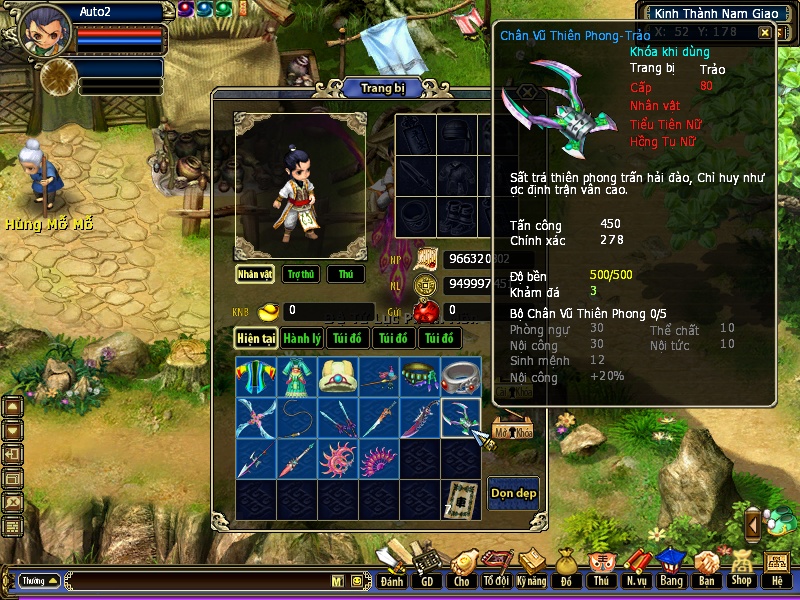This screenshot has height=600, width=800.
Task: Open the Shop from the bottom bar
Action: tap(741, 580)
